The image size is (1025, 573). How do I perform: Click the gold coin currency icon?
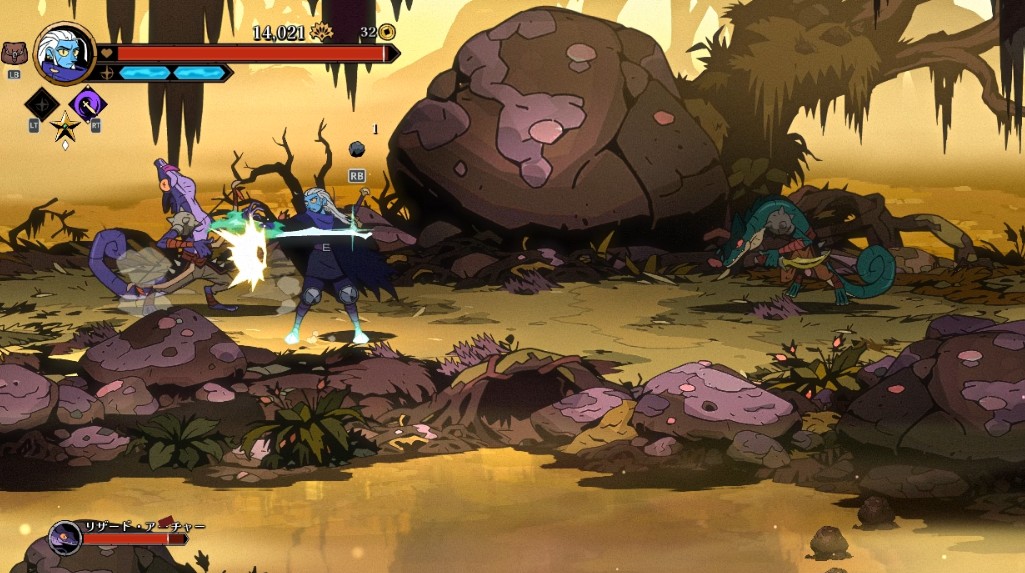[387, 32]
